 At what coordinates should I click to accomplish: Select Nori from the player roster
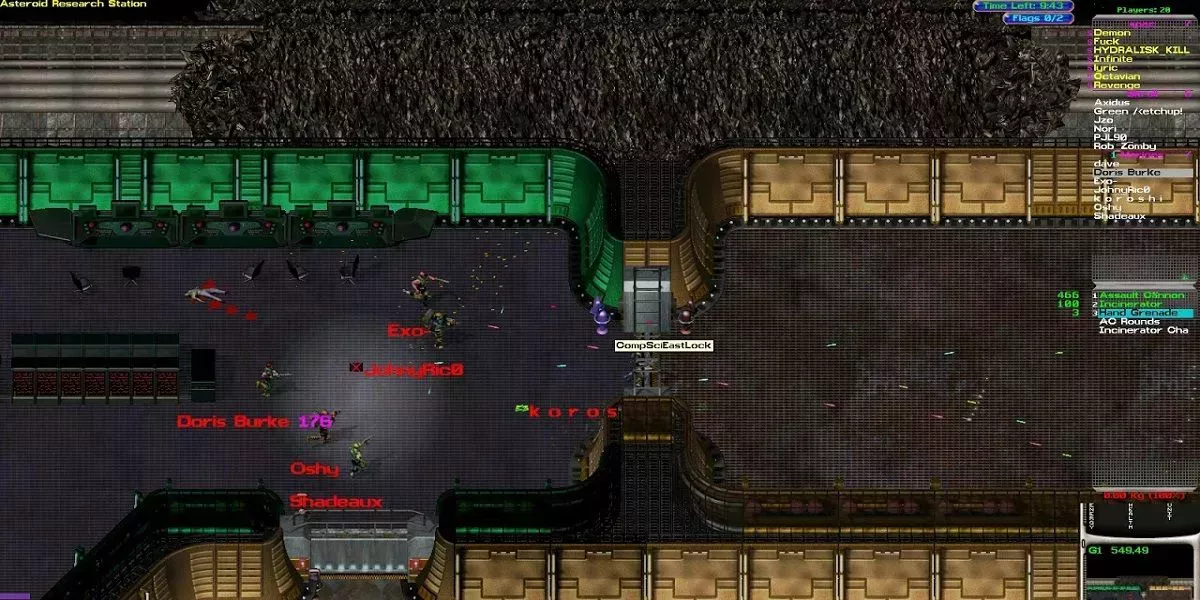[1105, 128]
